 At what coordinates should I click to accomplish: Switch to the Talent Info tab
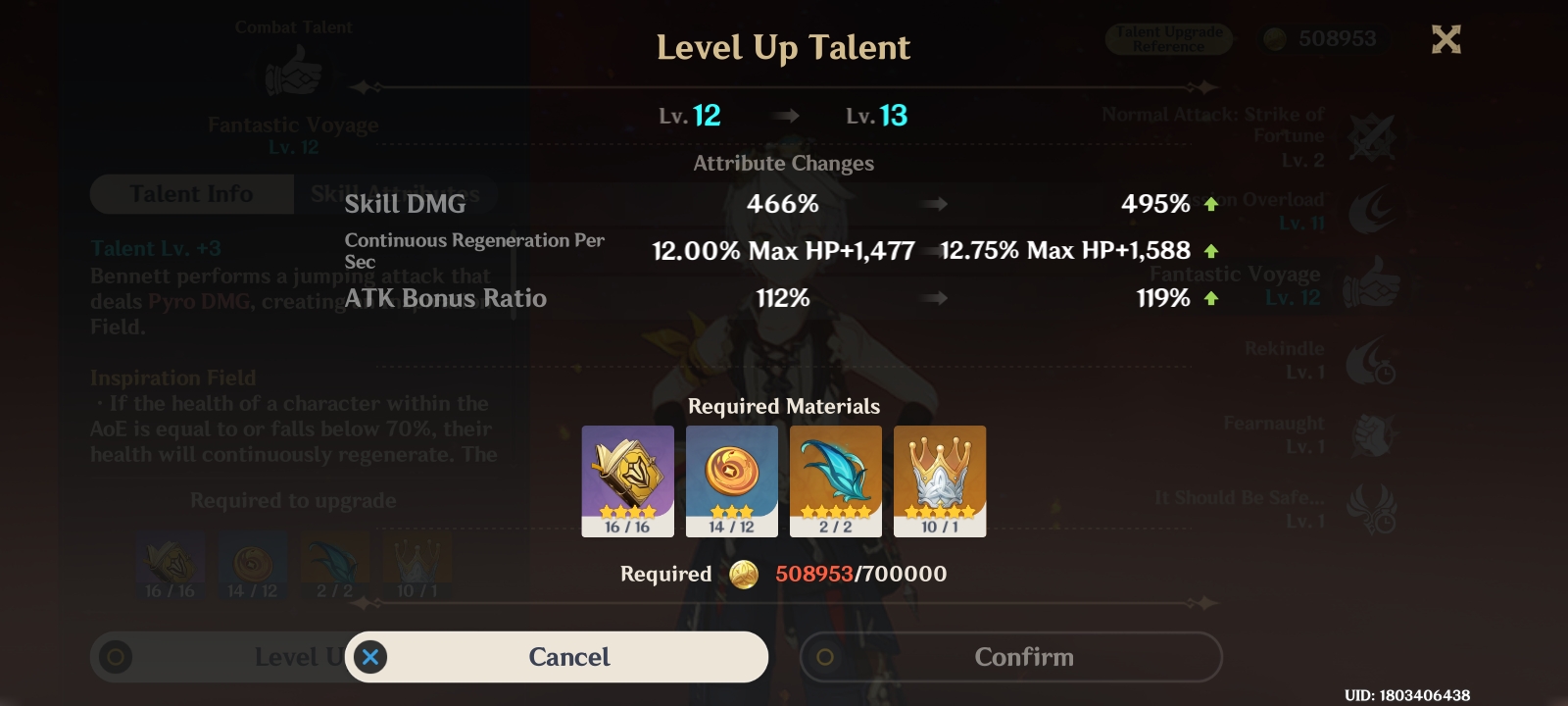click(x=191, y=193)
